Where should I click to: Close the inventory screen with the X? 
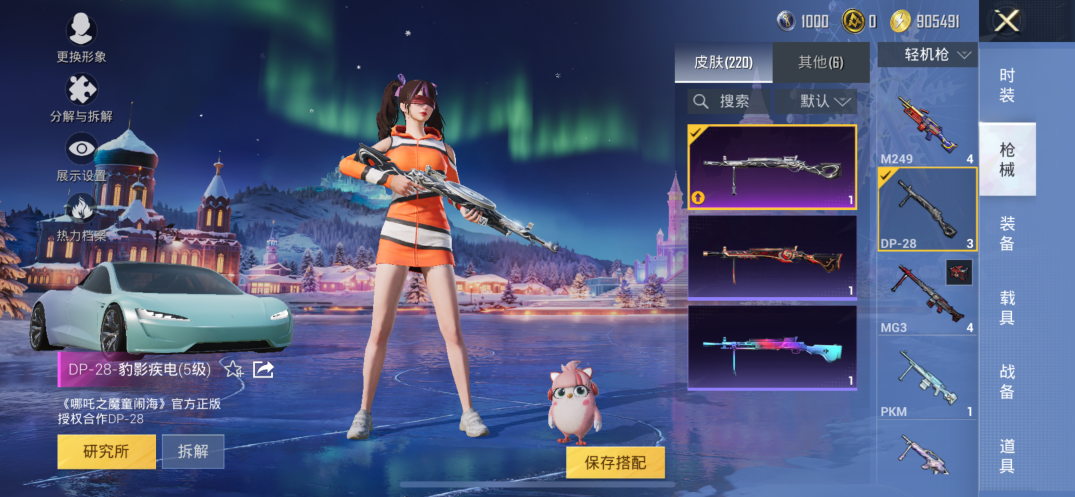[1007, 21]
